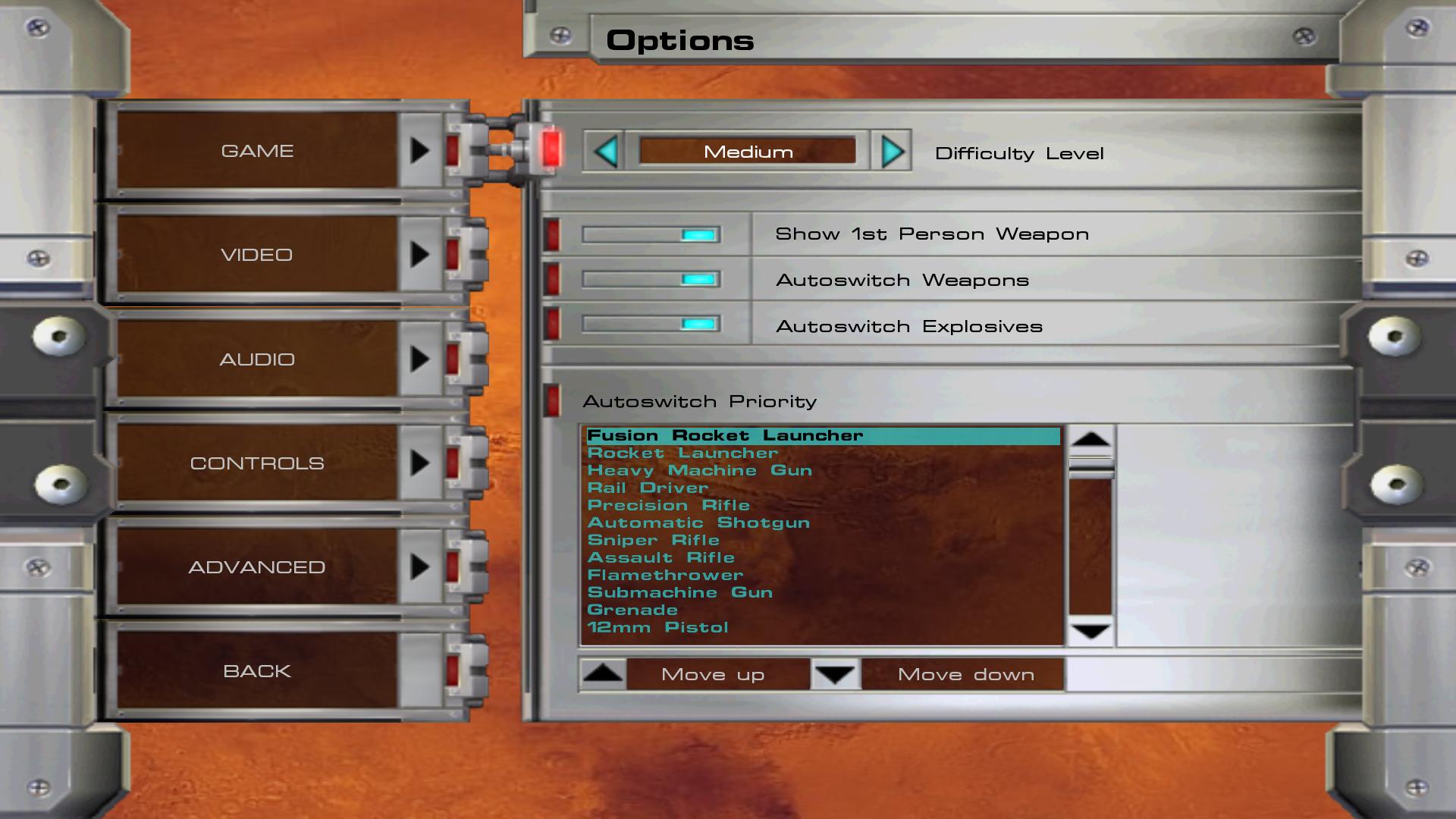Switch to the AUDIO options section
This screenshot has width=1456, height=819.
(258, 359)
